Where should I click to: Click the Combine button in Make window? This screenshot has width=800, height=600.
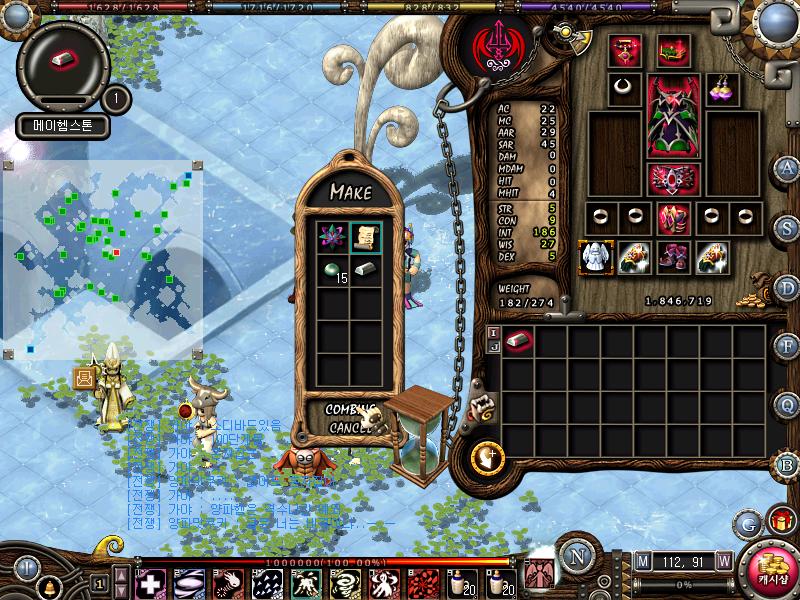(x=349, y=410)
